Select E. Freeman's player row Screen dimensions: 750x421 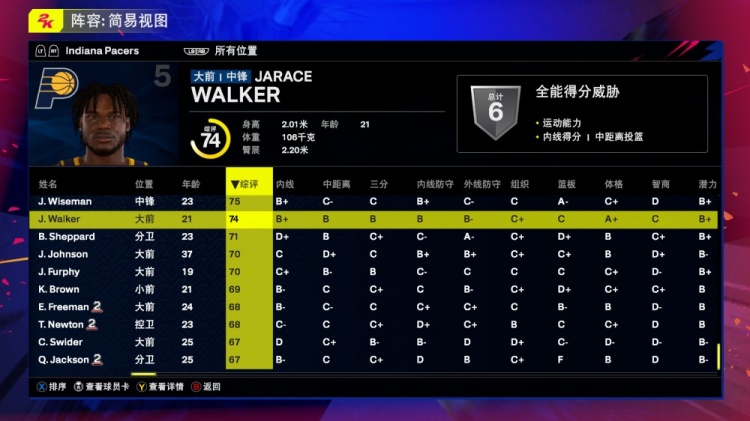(x=64, y=307)
